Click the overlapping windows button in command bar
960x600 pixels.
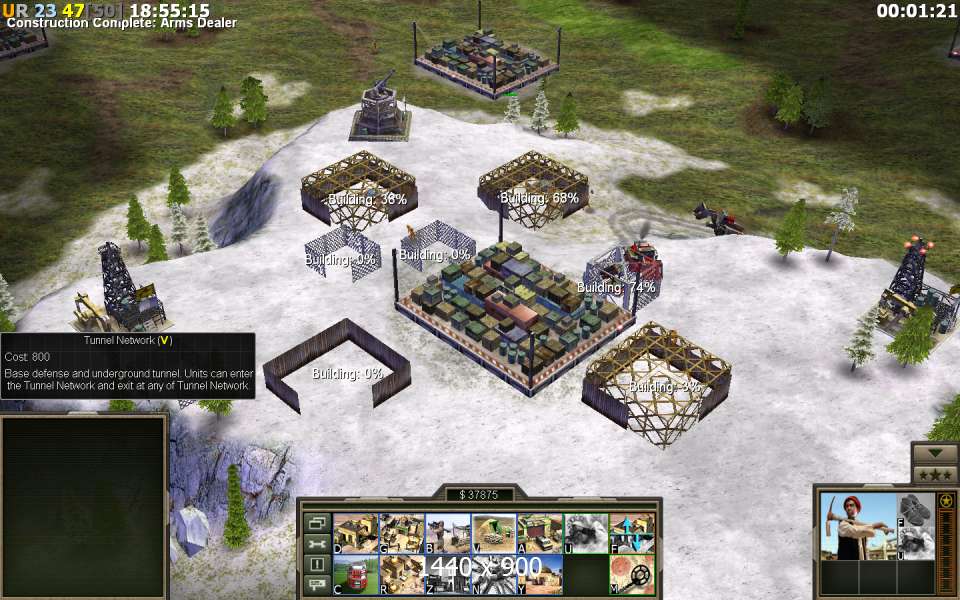[317, 523]
